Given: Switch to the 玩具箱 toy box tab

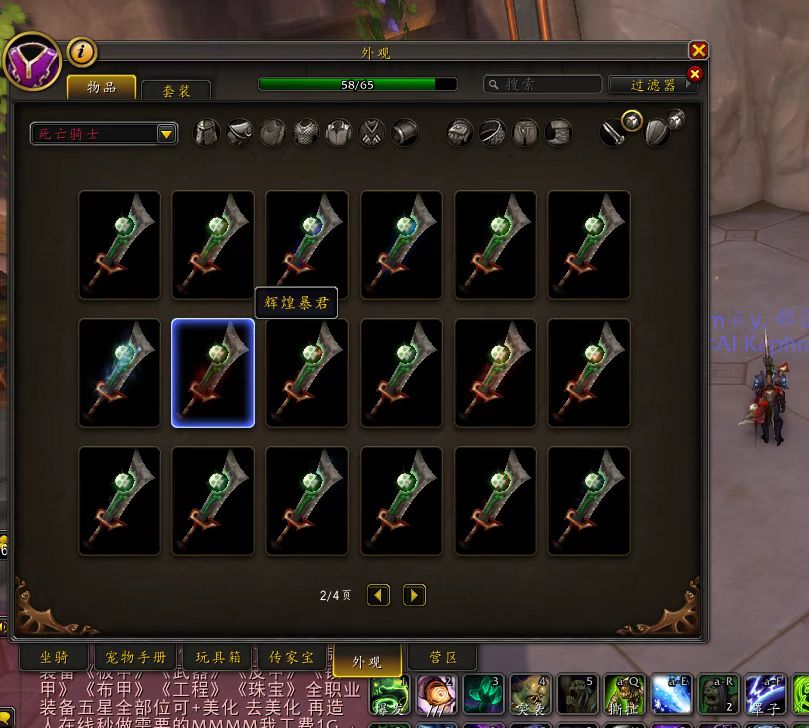Looking at the screenshot, I should pos(218,658).
